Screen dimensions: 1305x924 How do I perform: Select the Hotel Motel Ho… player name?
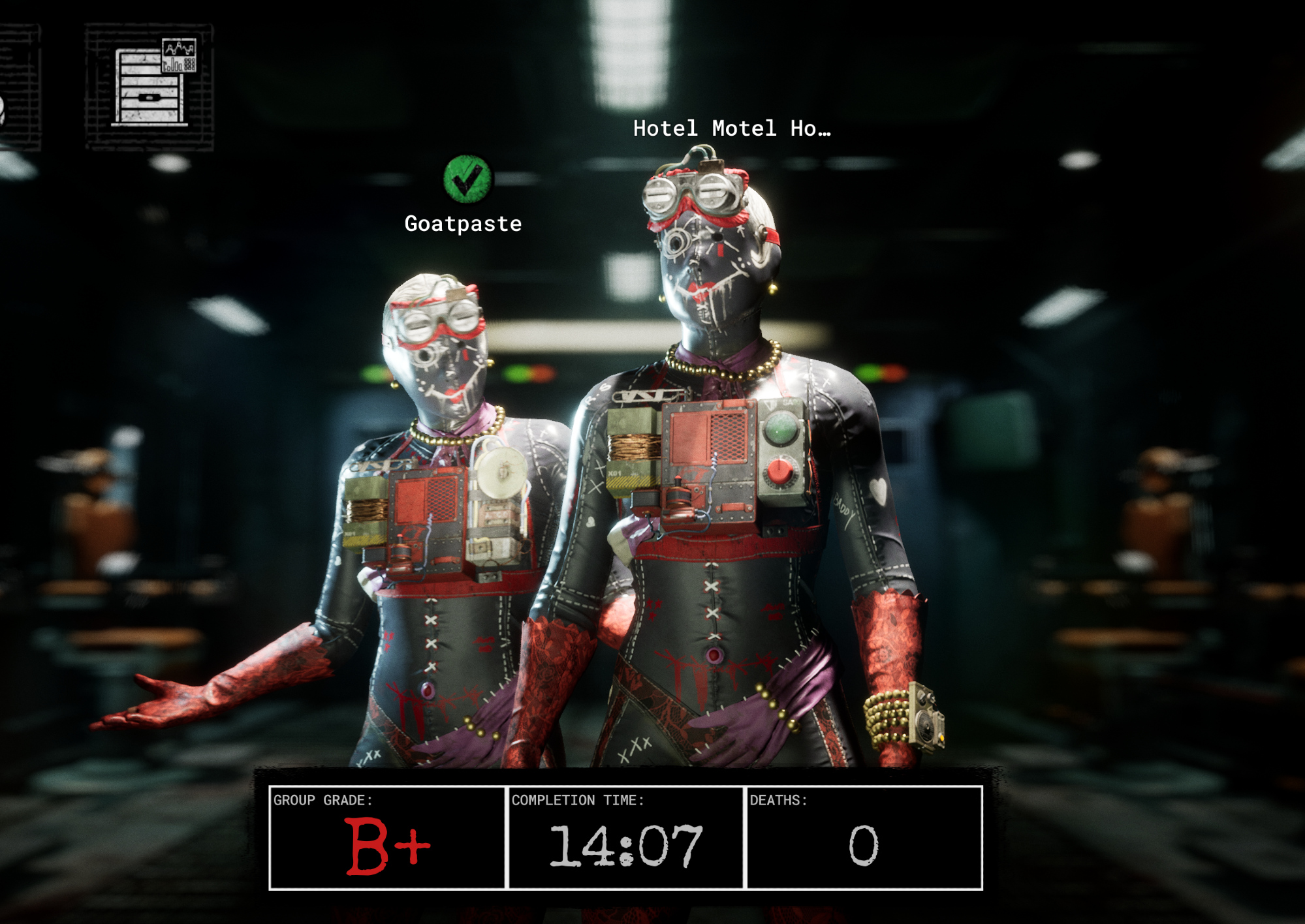click(x=732, y=129)
